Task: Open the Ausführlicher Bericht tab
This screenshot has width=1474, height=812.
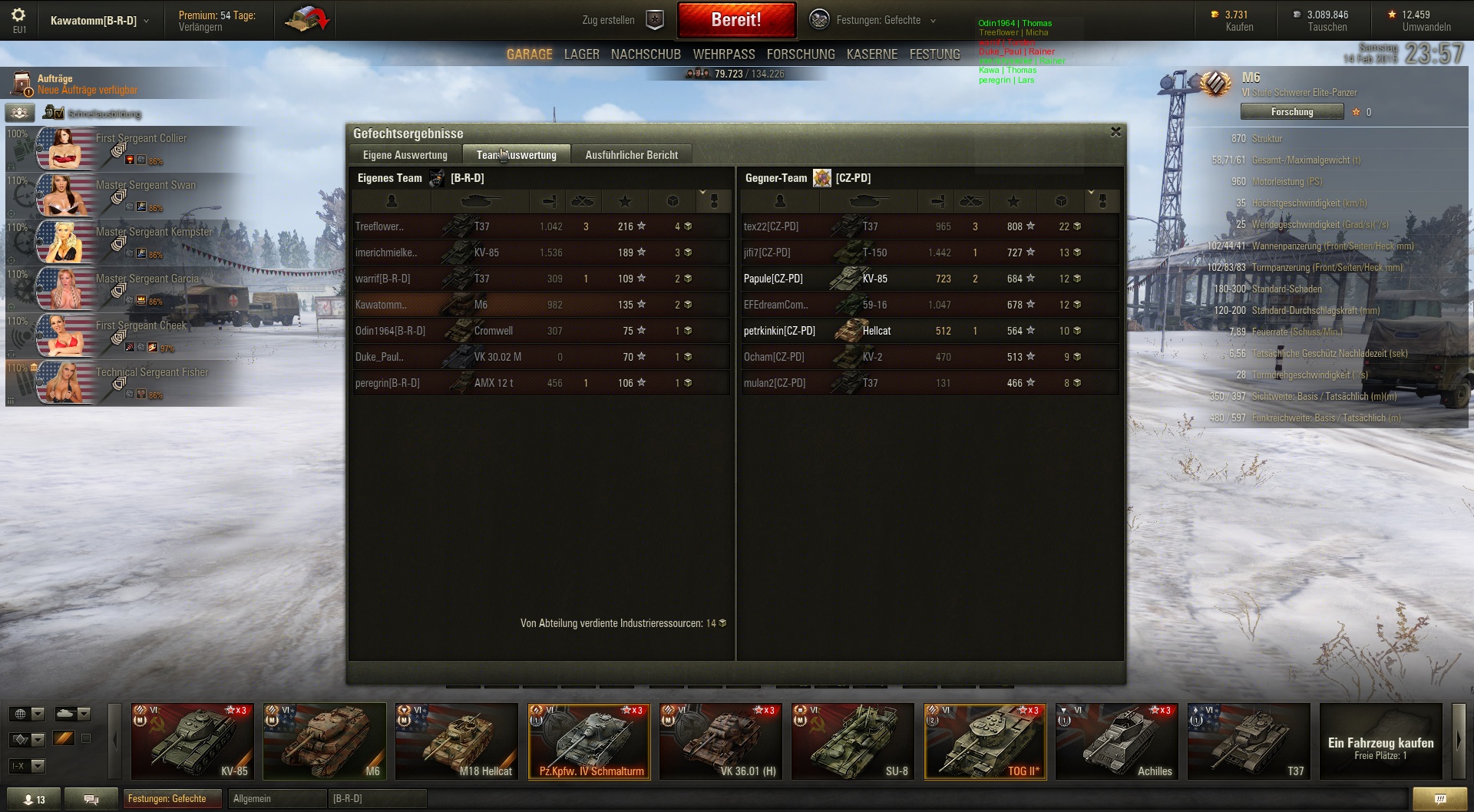Action: (631, 155)
